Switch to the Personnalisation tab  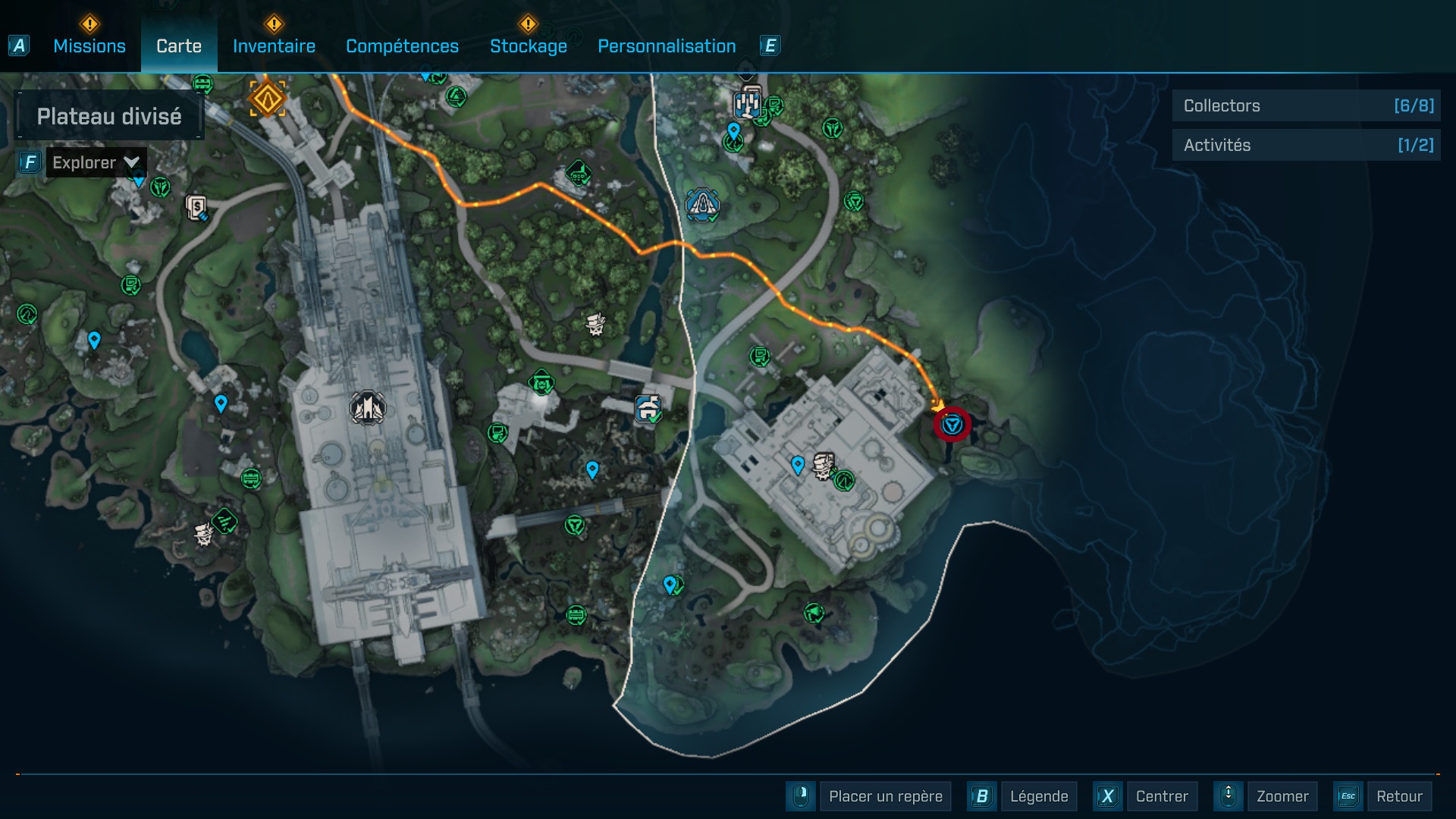click(667, 46)
